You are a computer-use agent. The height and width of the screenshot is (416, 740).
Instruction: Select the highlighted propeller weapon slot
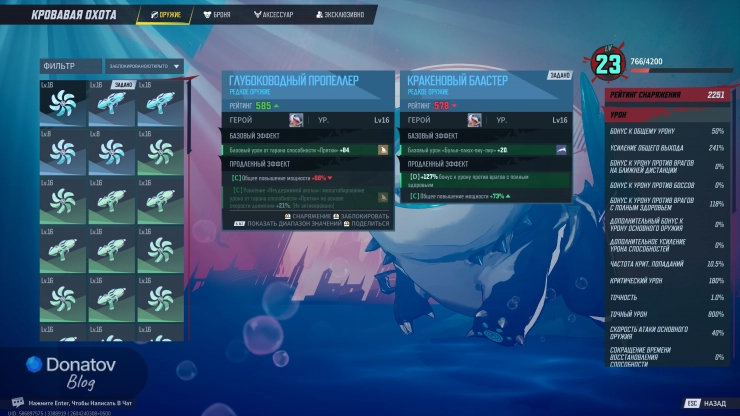[64, 103]
